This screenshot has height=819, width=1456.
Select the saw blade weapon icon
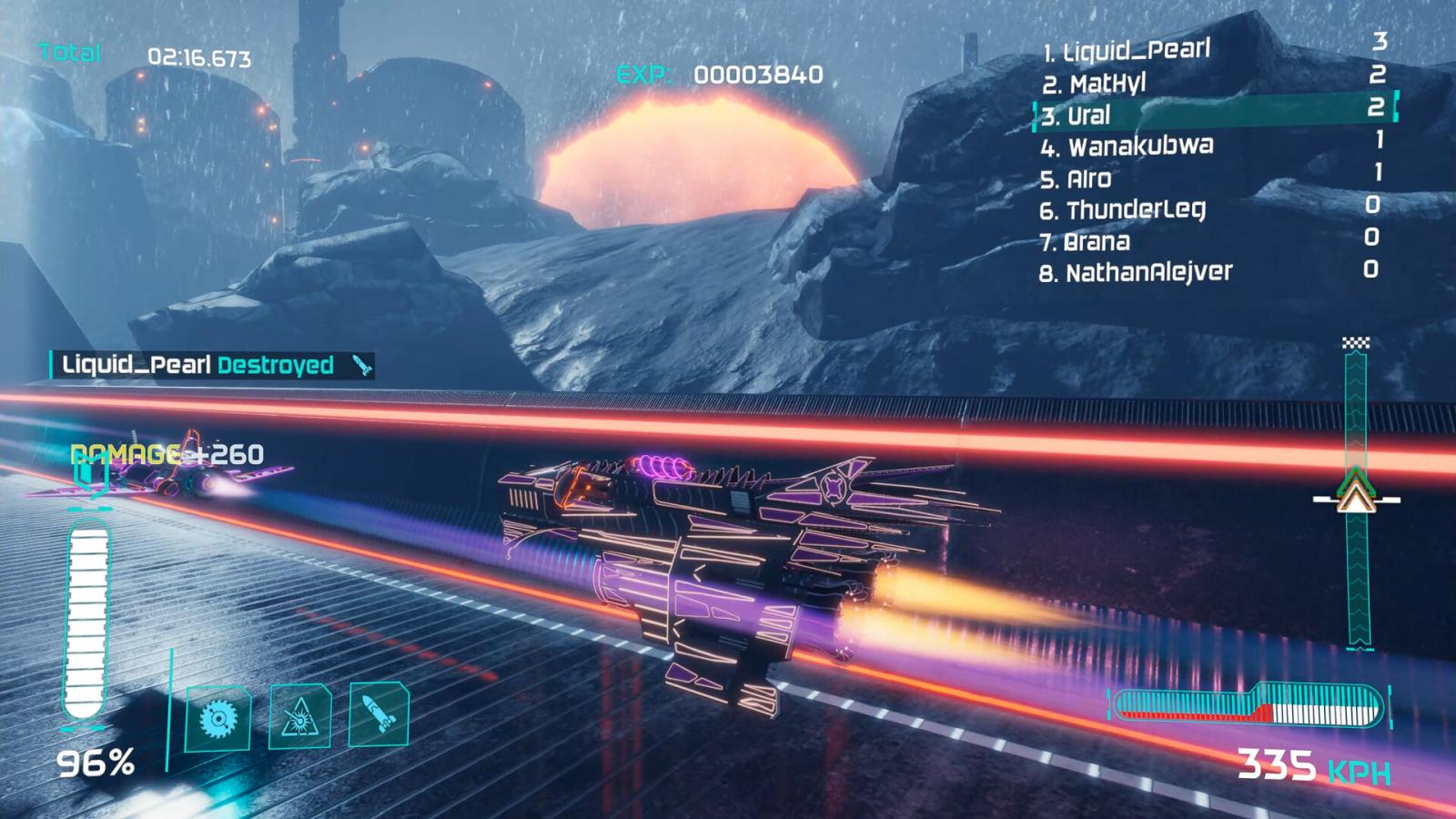218,719
